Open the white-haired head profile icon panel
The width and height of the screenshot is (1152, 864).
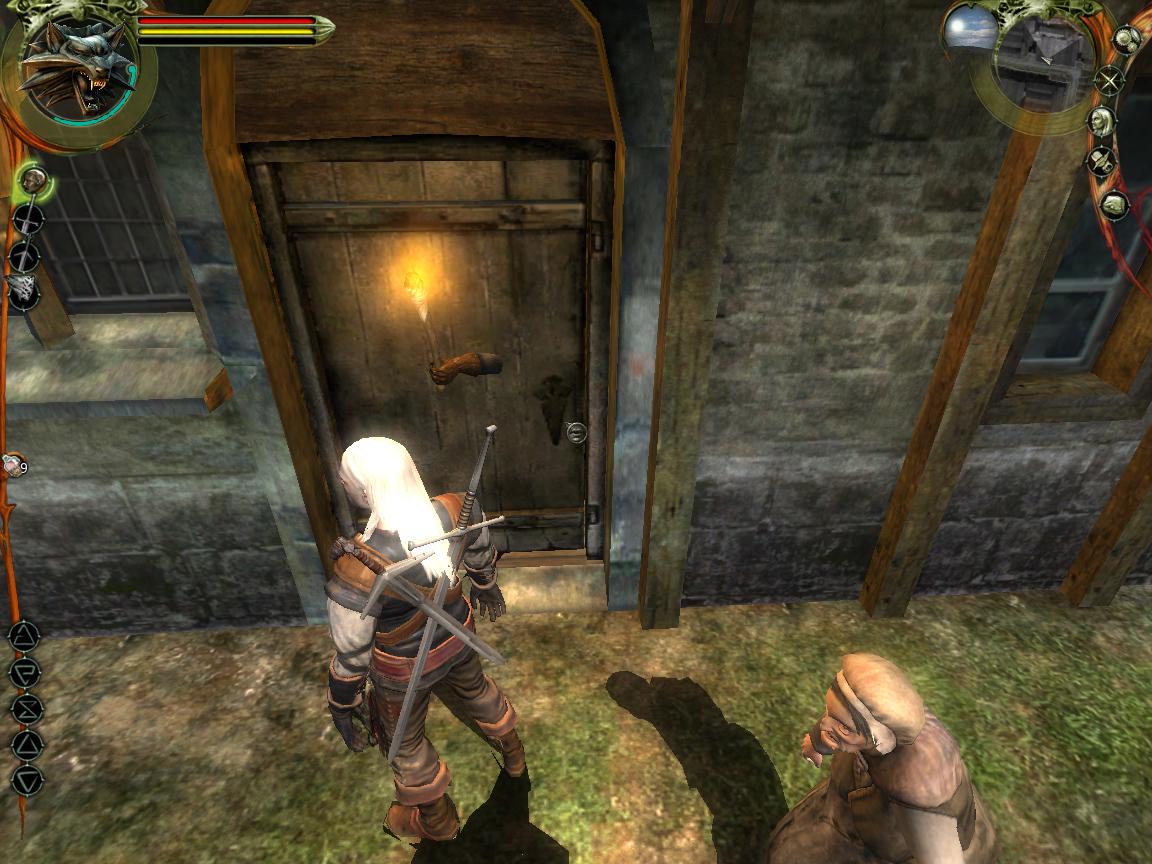[x=1102, y=122]
